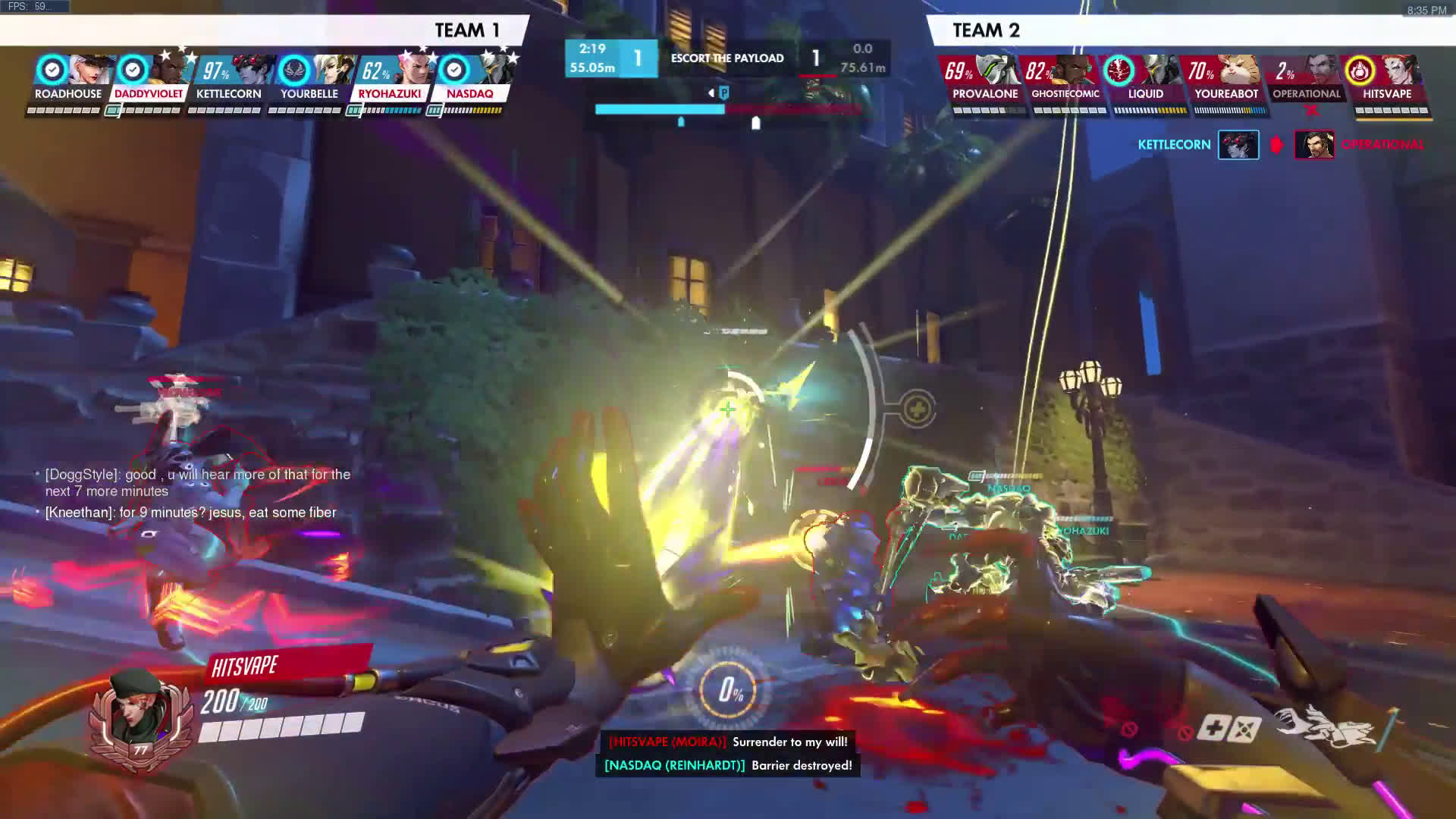The image size is (1456, 819).
Task: Select the eliminated OPERATIONAL player card
Action: click(x=1307, y=80)
